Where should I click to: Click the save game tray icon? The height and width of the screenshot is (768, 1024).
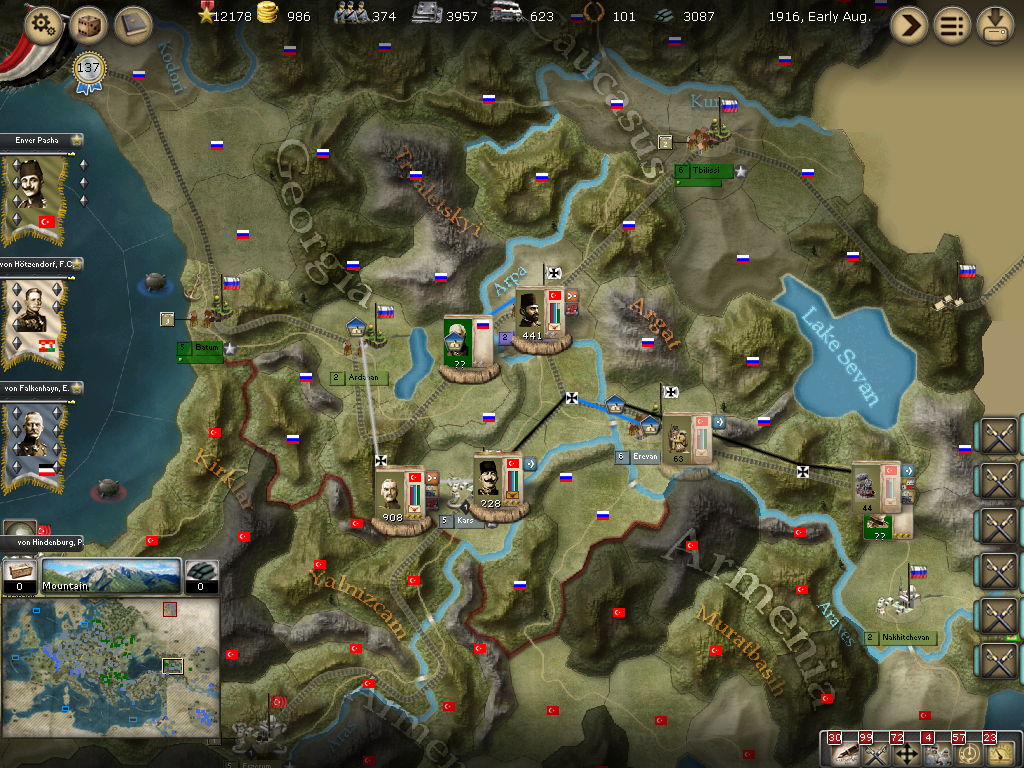995,25
